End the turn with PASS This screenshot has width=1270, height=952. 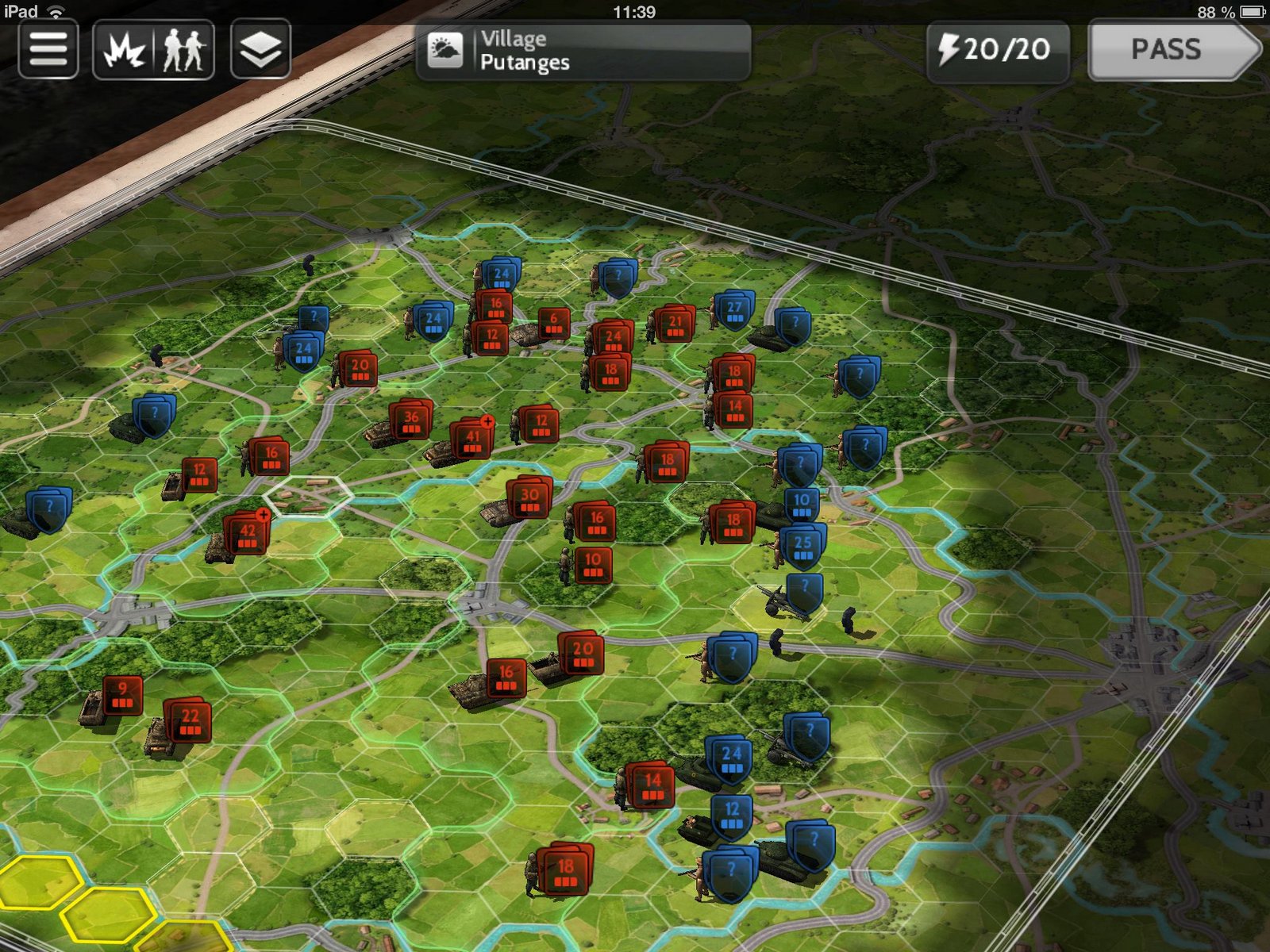[1173, 51]
